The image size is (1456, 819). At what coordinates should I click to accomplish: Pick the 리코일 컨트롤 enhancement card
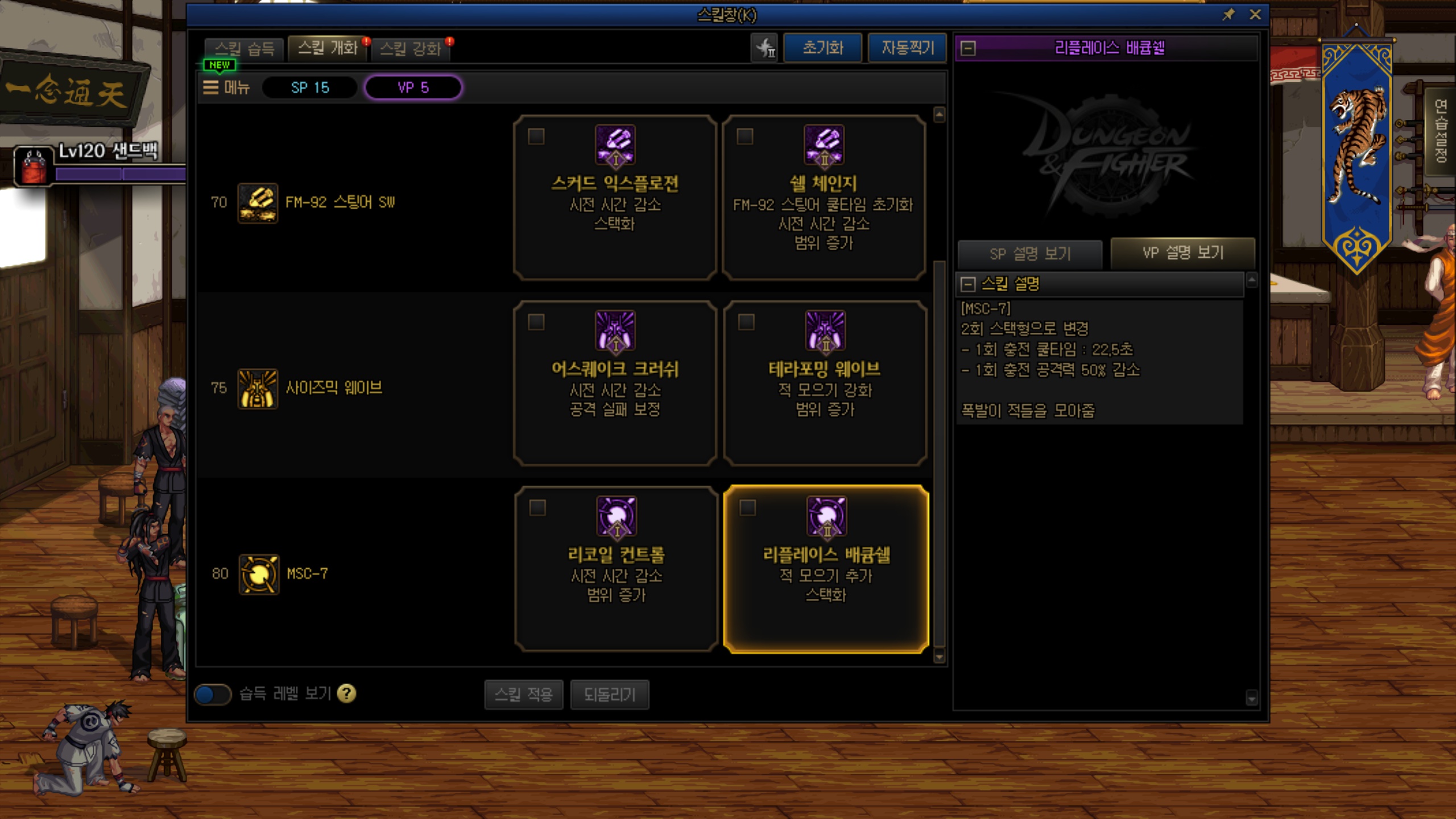(616, 569)
